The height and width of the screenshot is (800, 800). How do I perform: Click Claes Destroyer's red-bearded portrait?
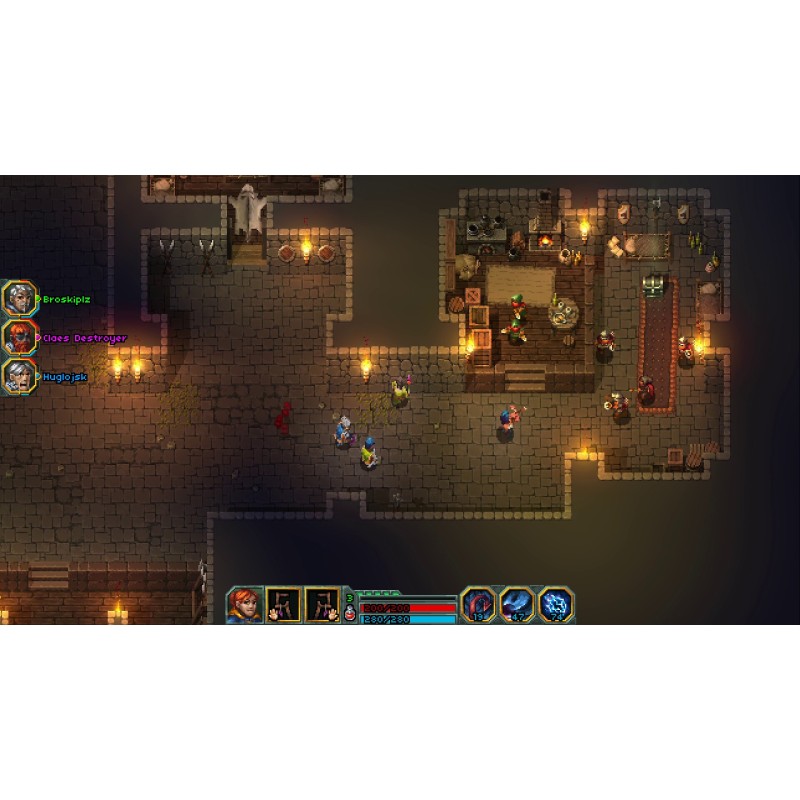pyautogui.click(x=18, y=337)
